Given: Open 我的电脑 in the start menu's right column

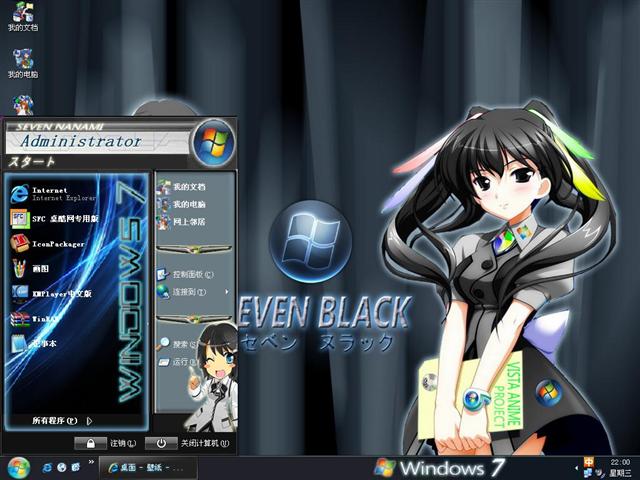Looking at the screenshot, I should click(187, 204).
